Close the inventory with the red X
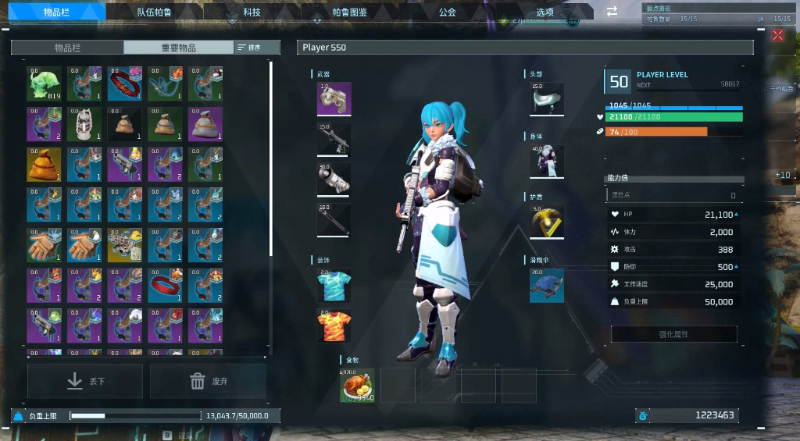Image resolution: width=800 pixels, height=441 pixels. coord(779,36)
